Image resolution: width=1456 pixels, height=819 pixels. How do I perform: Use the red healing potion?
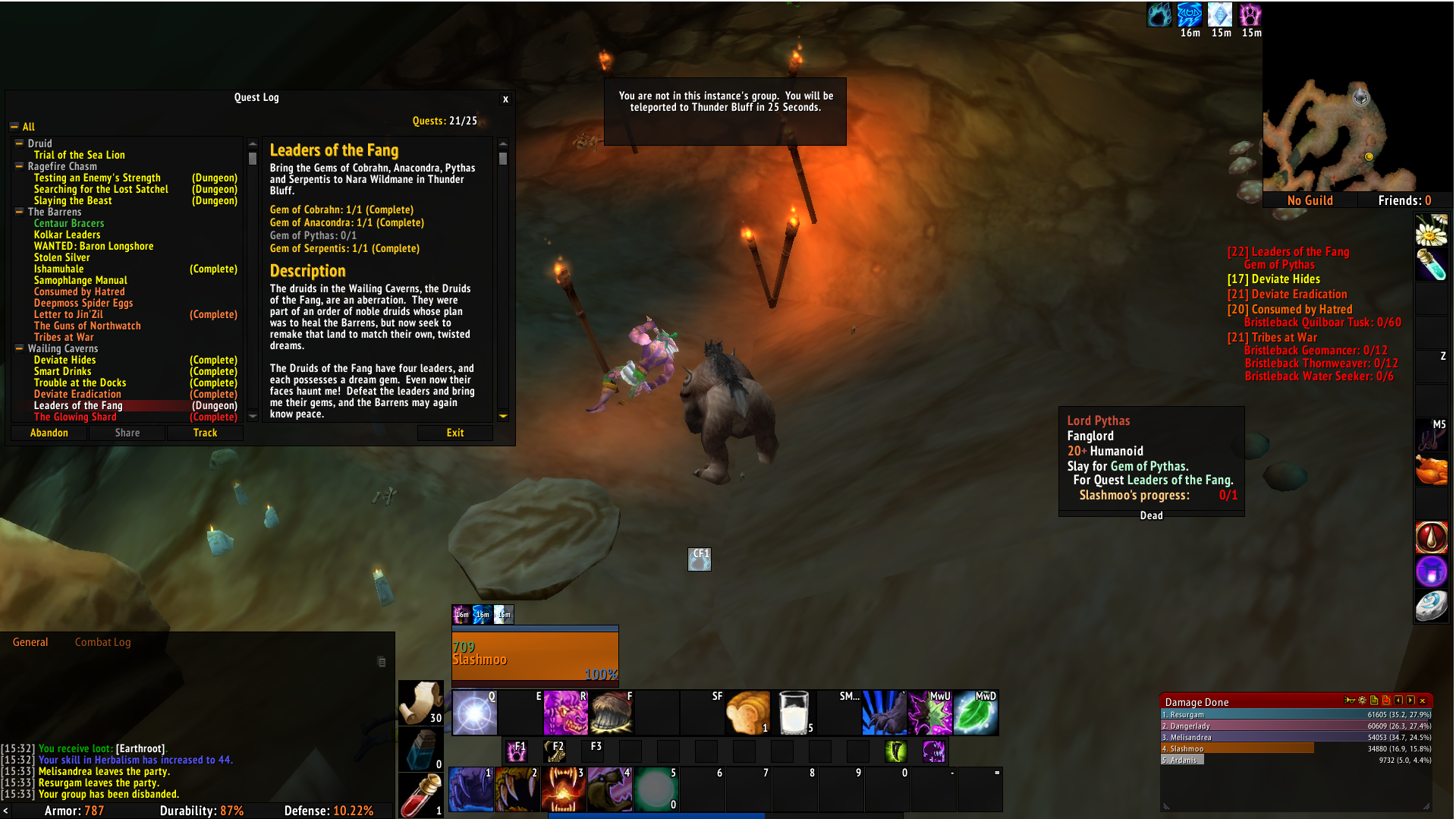tap(421, 795)
